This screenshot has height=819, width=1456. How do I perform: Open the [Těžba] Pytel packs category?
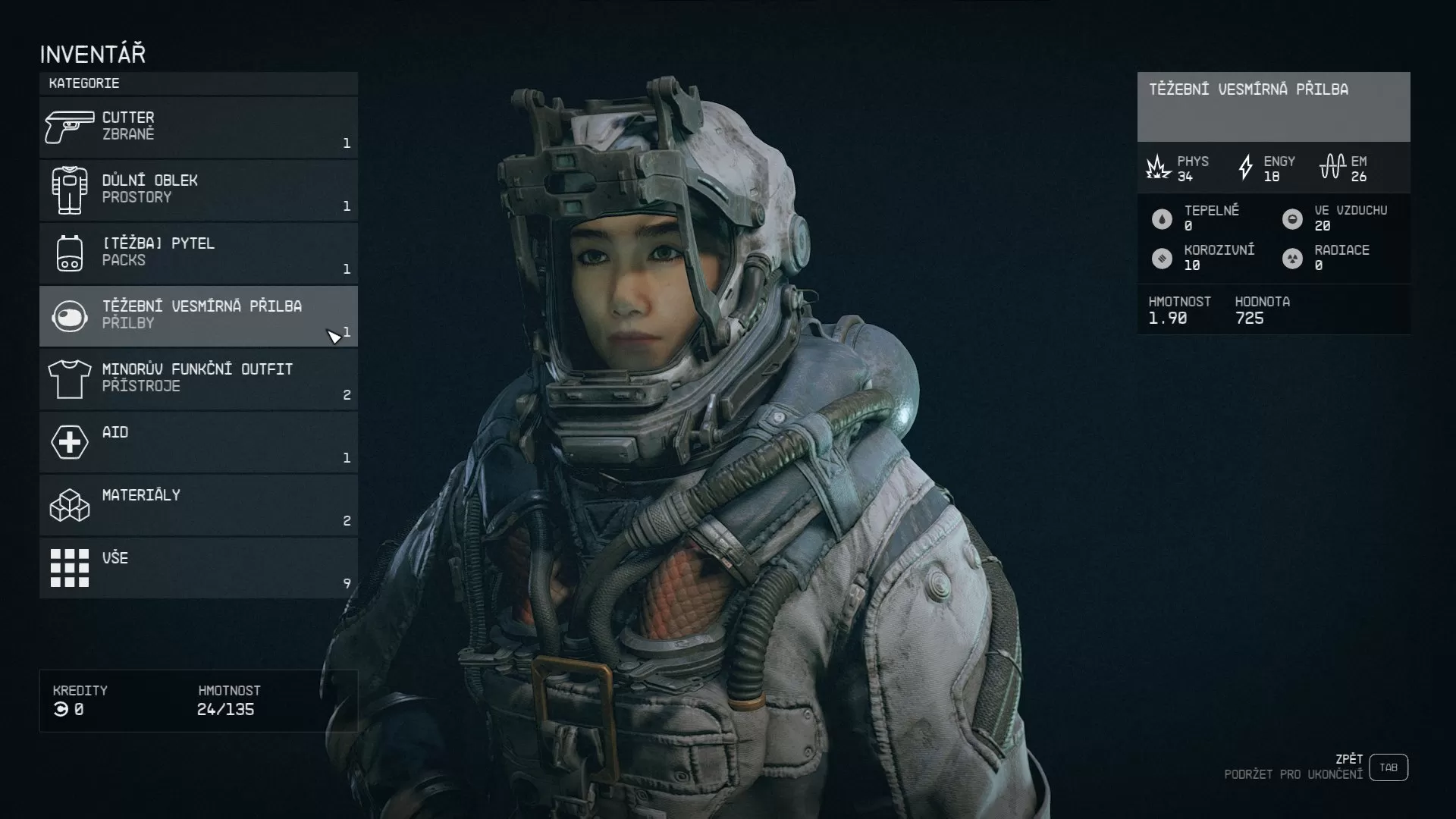coord(198,253)
